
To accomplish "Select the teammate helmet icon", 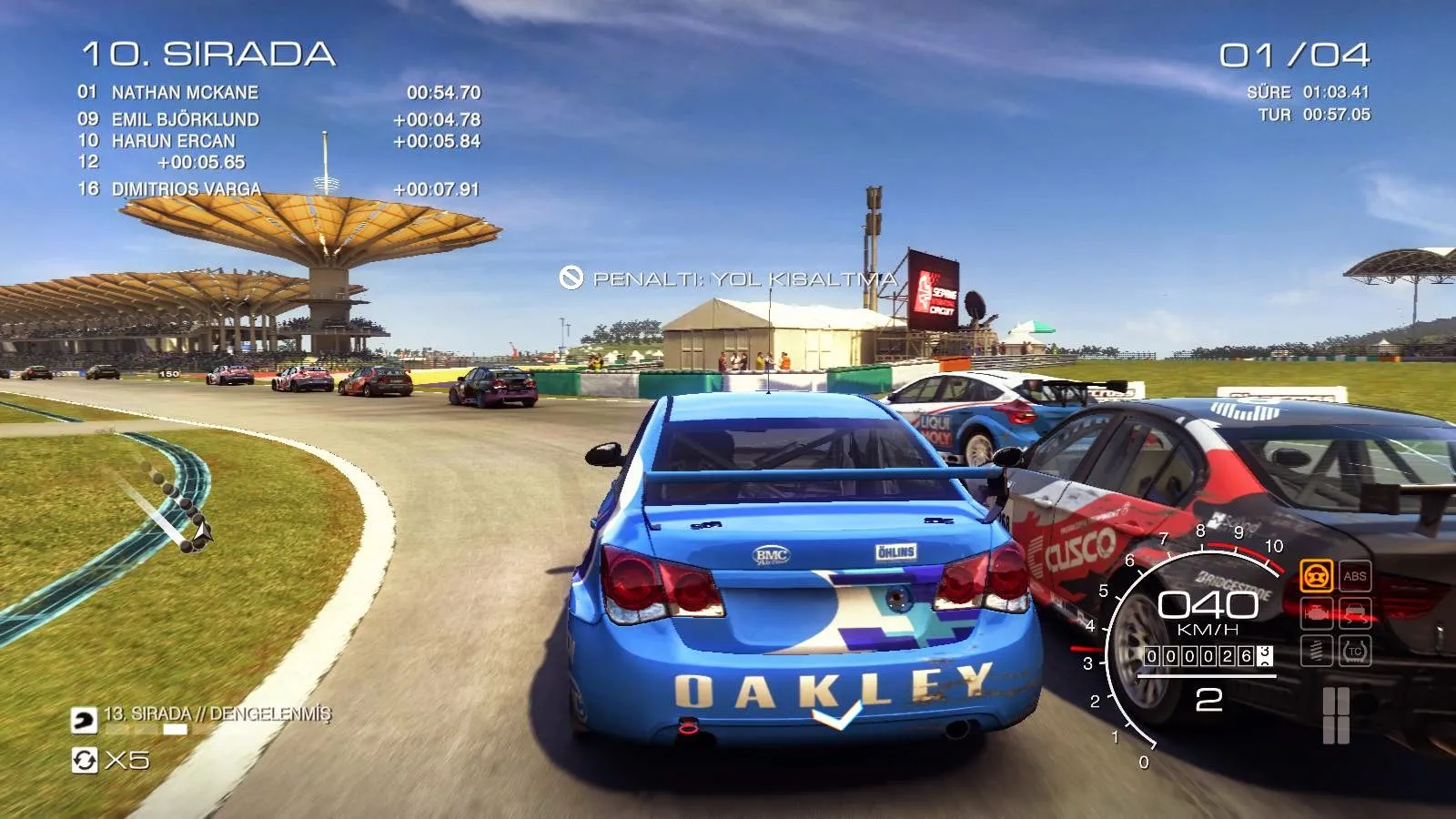I will (x=84, y=721).
